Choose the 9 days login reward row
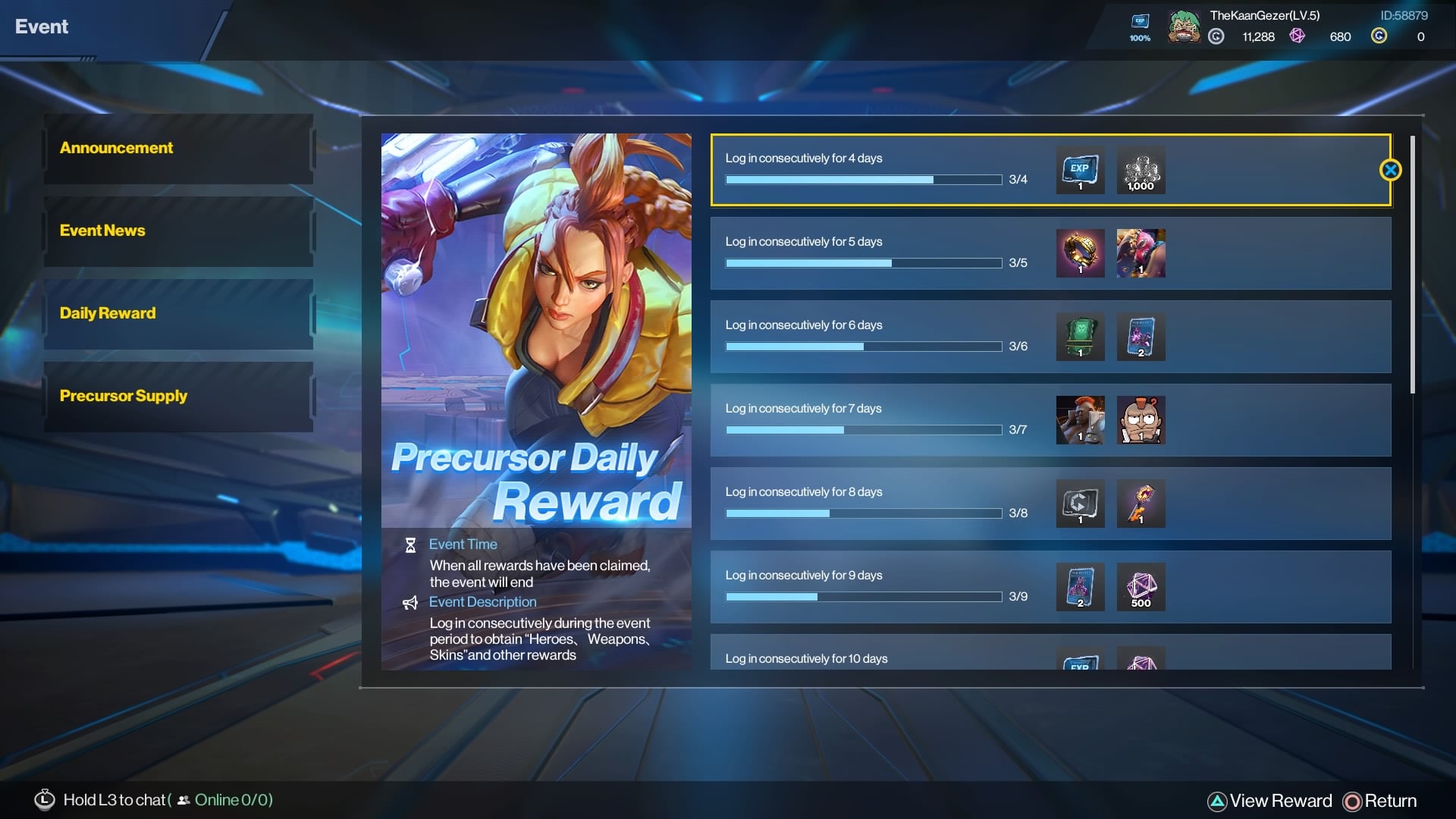Screen dimensions: 1456x819 [x=872, y=587]
